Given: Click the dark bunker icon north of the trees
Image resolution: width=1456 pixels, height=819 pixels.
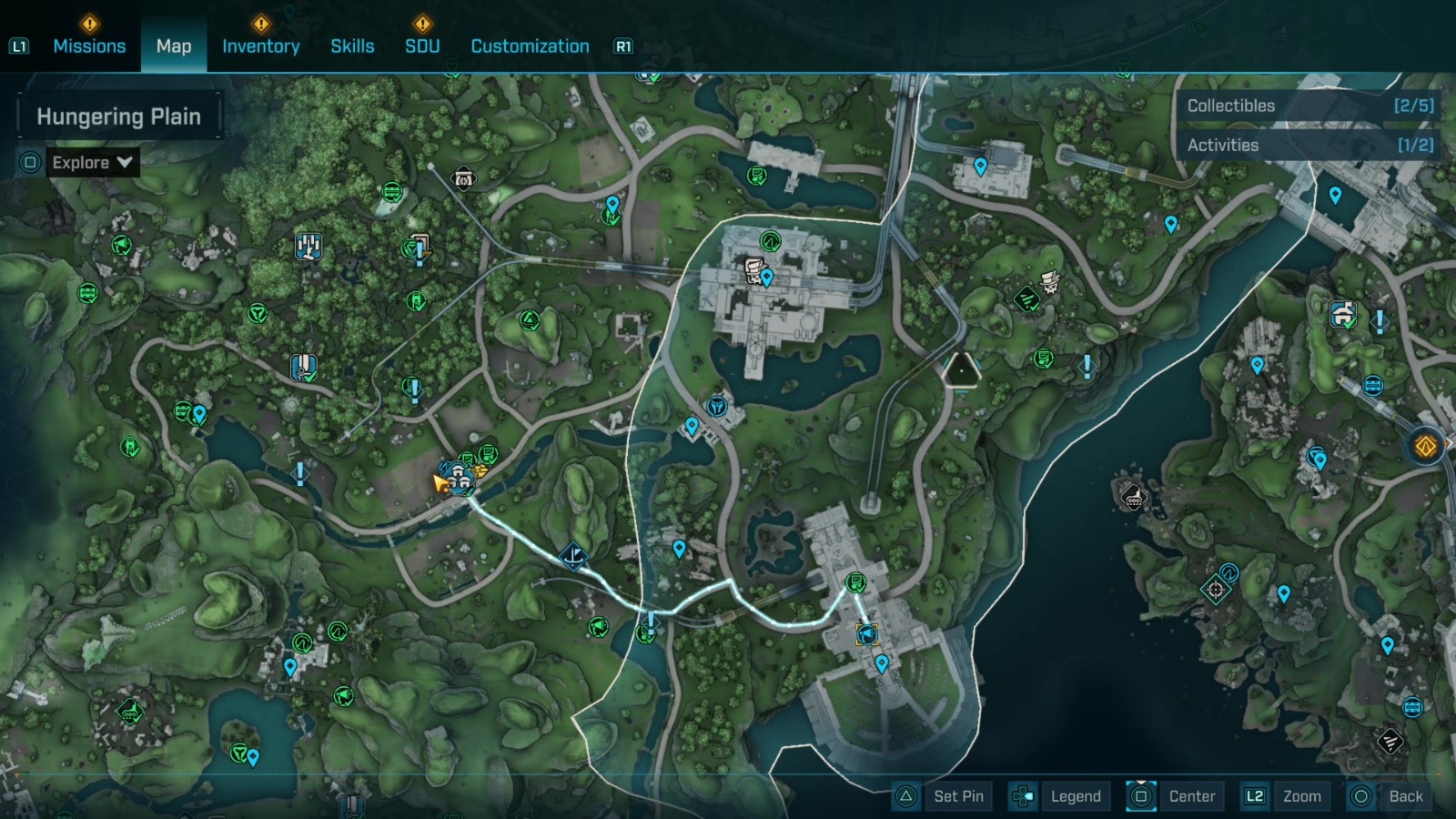Looking at the screenshot, I should point(463,178).
